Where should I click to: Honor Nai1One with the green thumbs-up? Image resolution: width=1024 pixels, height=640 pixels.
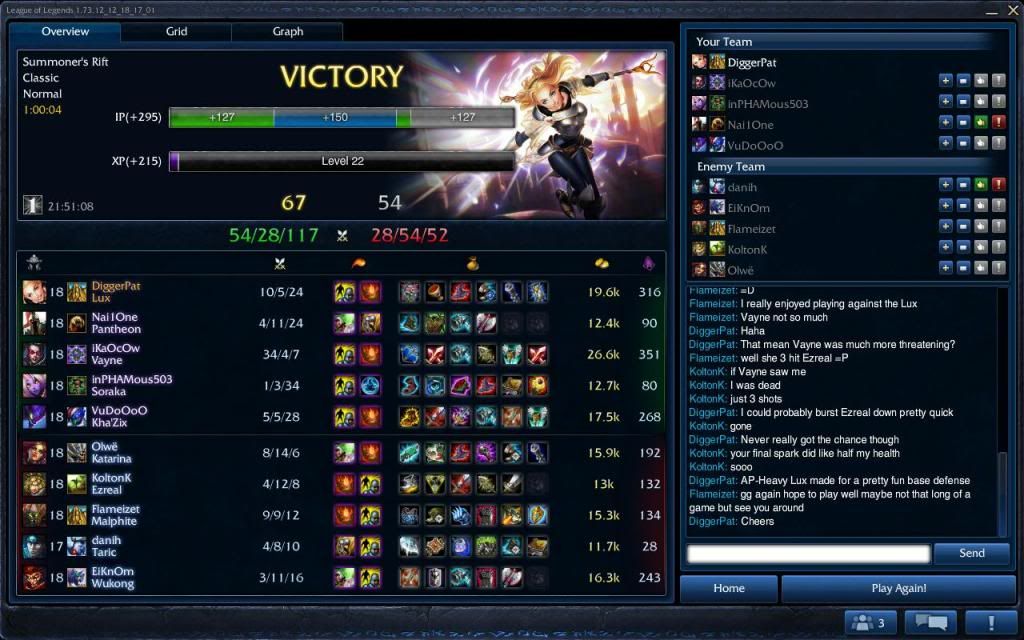(x=980, y=124)
